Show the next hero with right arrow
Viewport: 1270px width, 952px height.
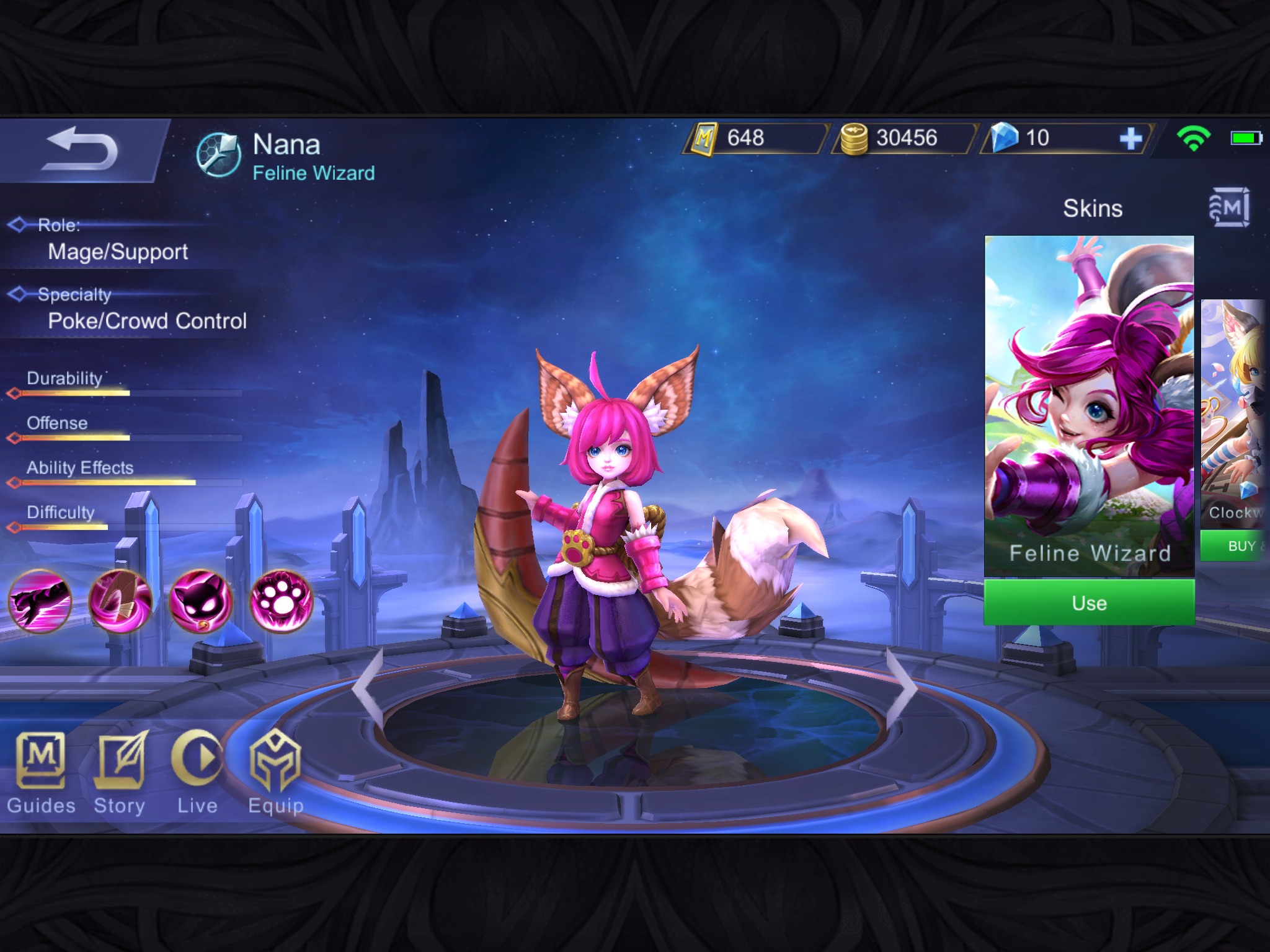[x=902, y=687]
